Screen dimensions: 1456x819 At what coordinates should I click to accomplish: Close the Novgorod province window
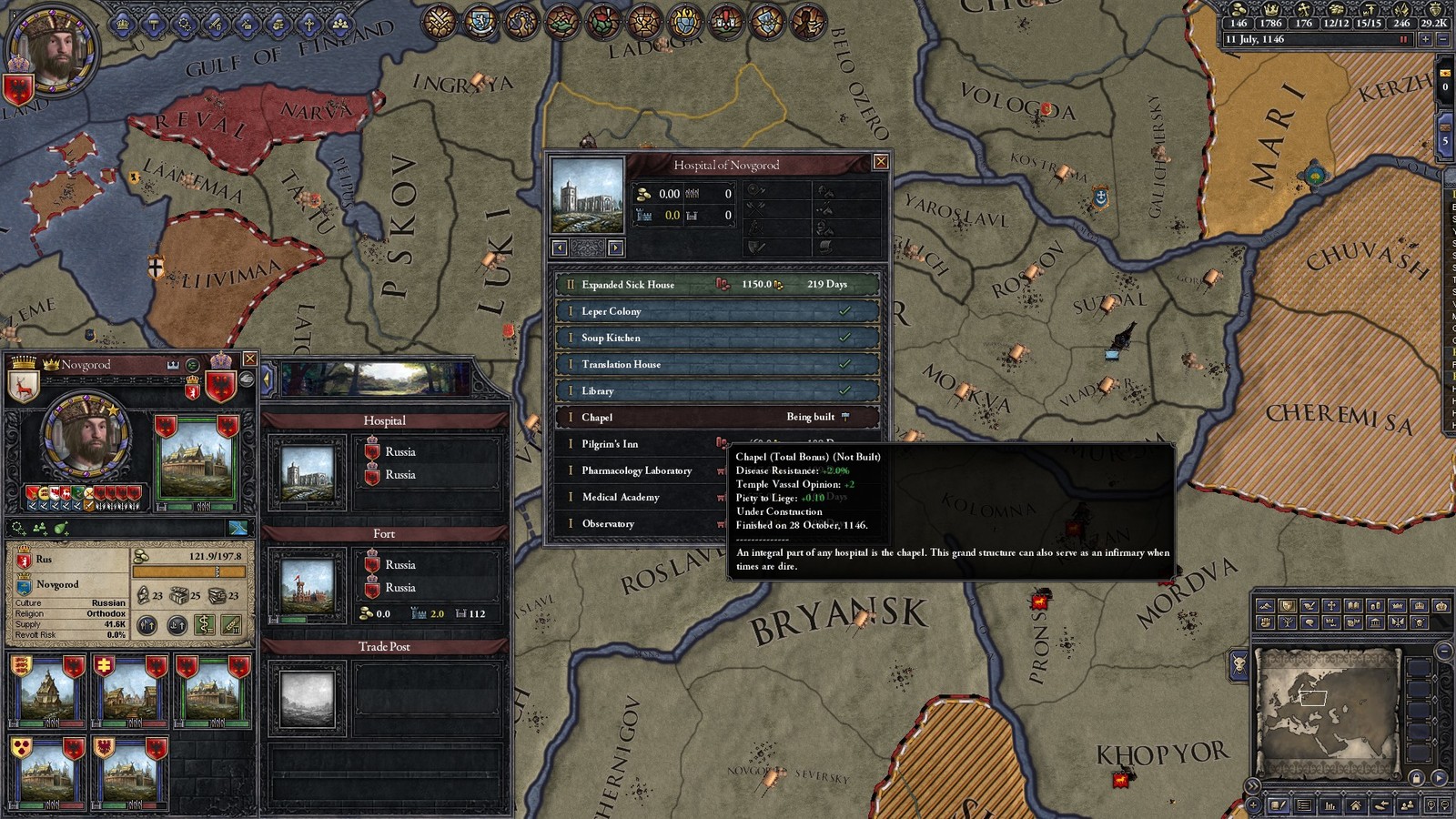tap(249, 359)
